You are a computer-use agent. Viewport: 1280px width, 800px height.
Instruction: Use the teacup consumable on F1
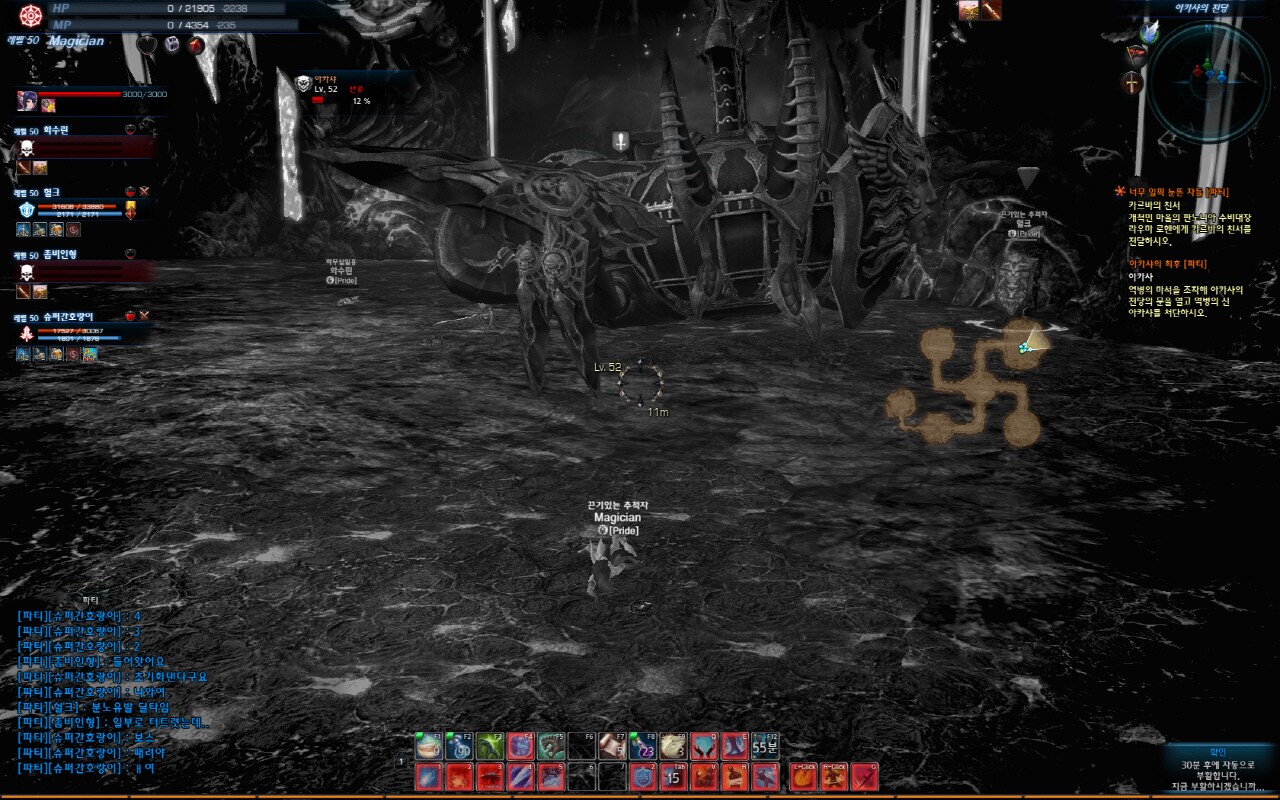pos(429,746)
